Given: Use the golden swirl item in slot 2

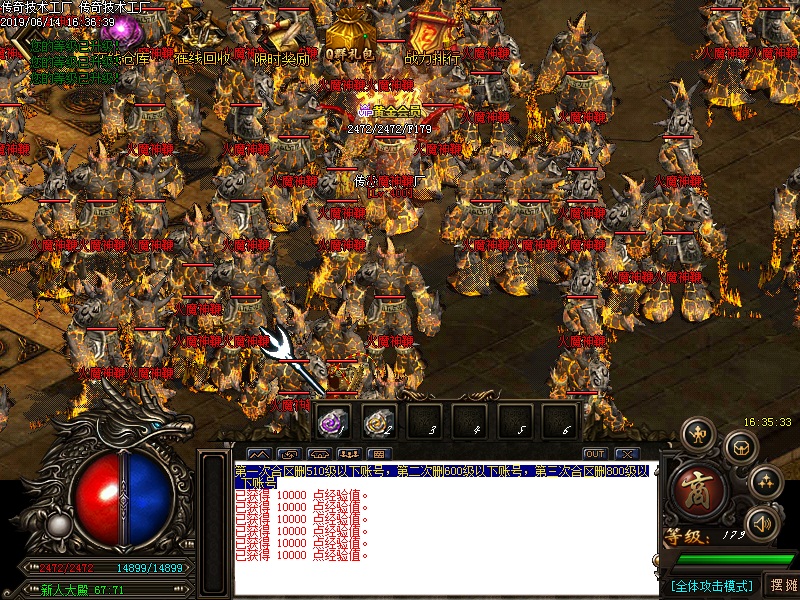Looking at the screenshot, I should coord(379,423).
